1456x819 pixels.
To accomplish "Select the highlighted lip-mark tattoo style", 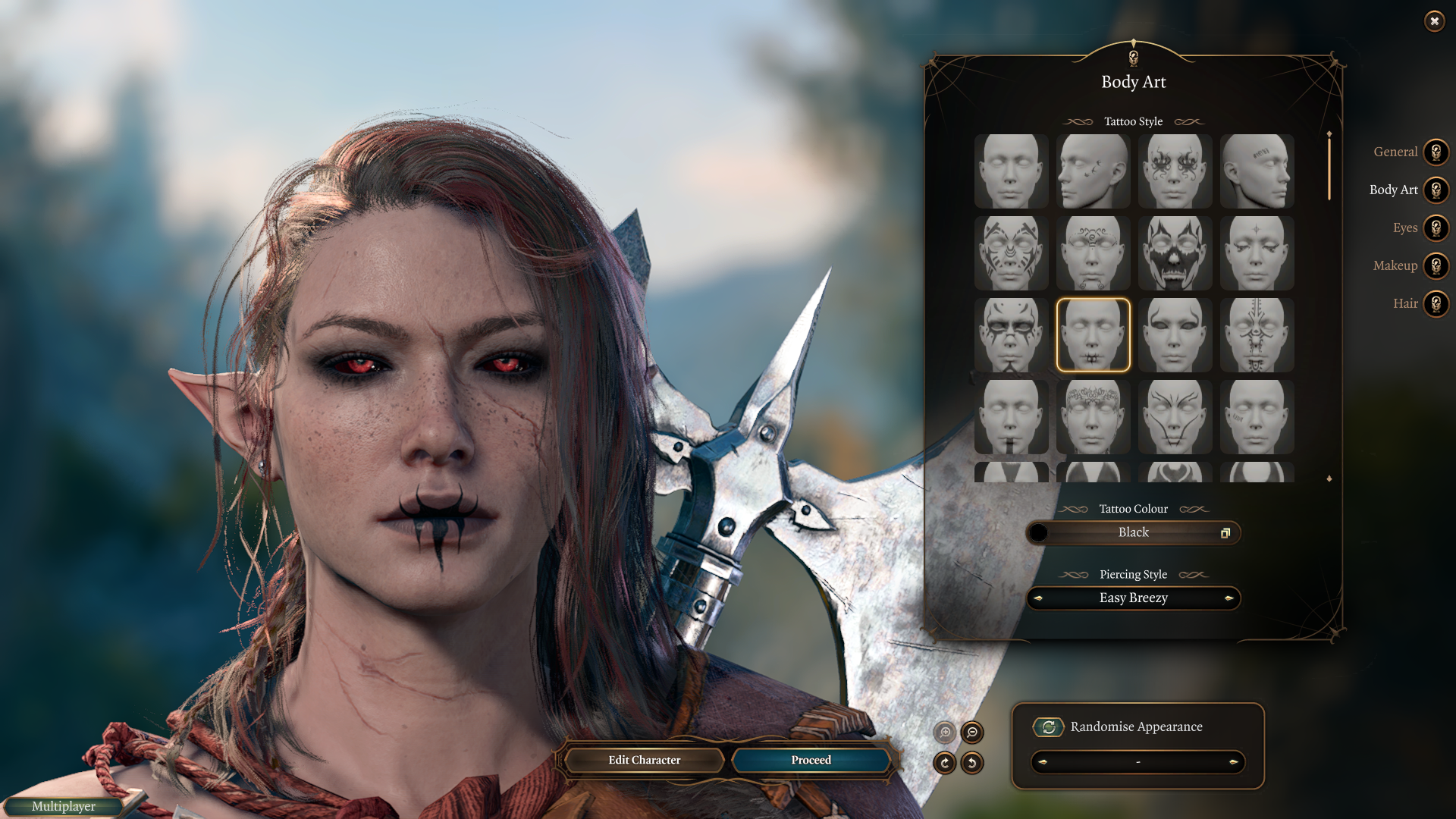I will pos(1093,335).
